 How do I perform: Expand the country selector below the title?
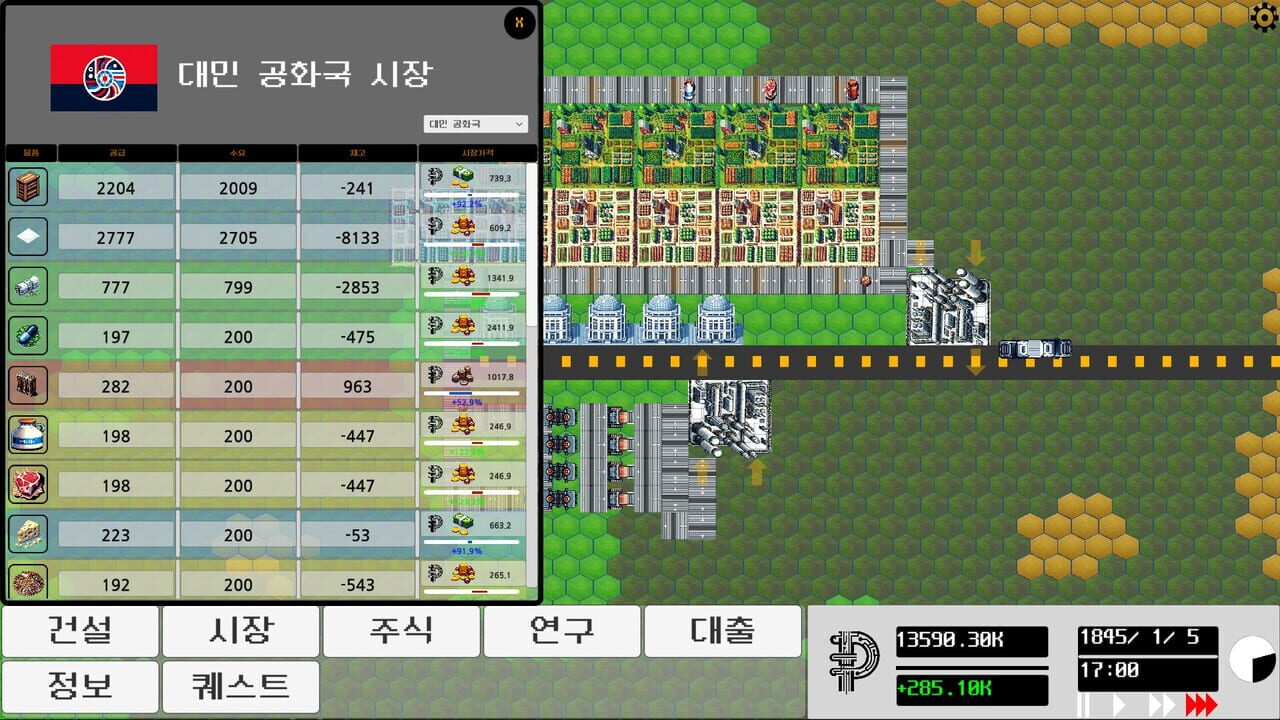(x=475, y=123)
